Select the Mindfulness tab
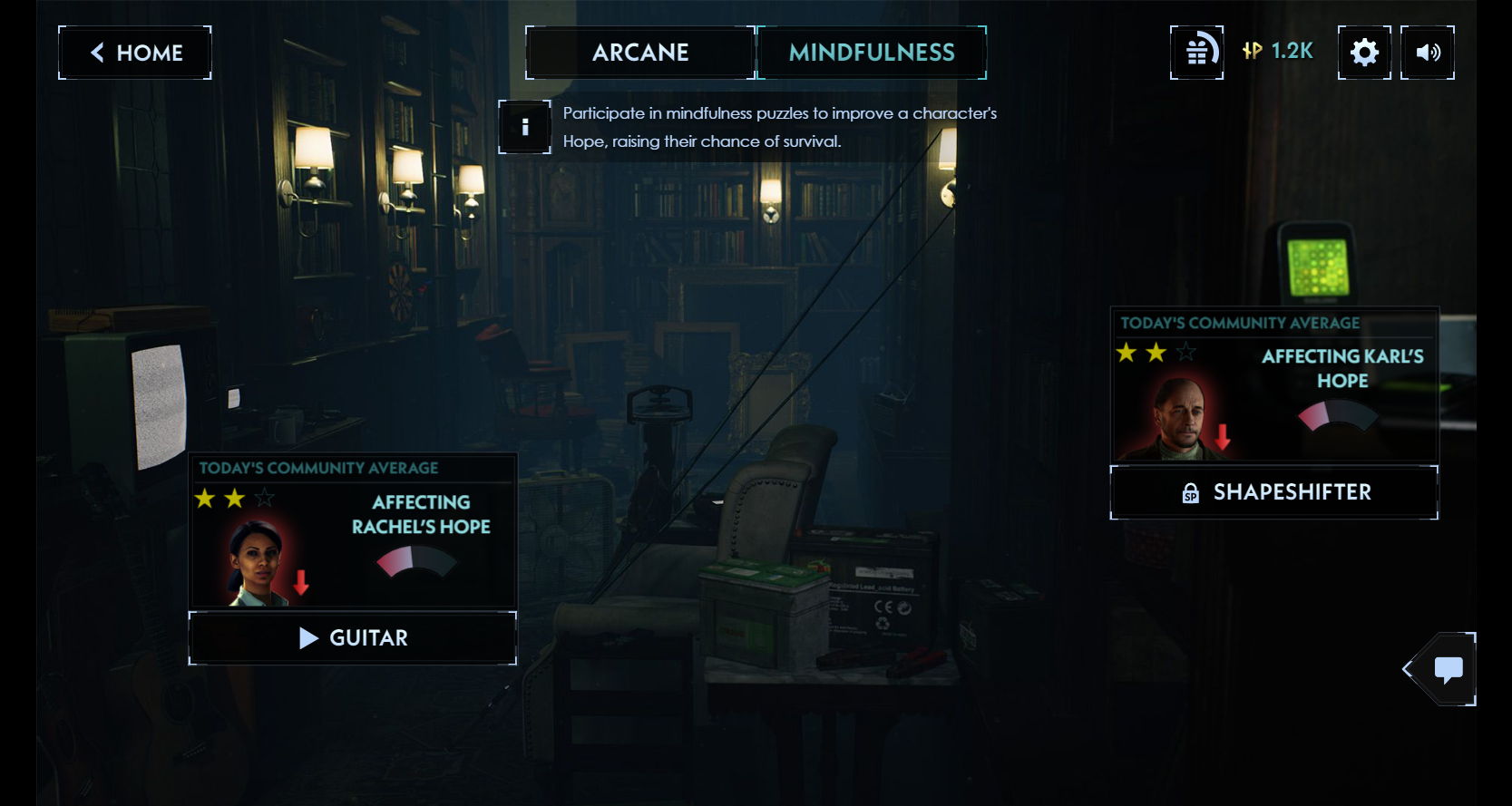Viewport: 1512px width, 806px height. pyautogui.click(x=872, y=53)
